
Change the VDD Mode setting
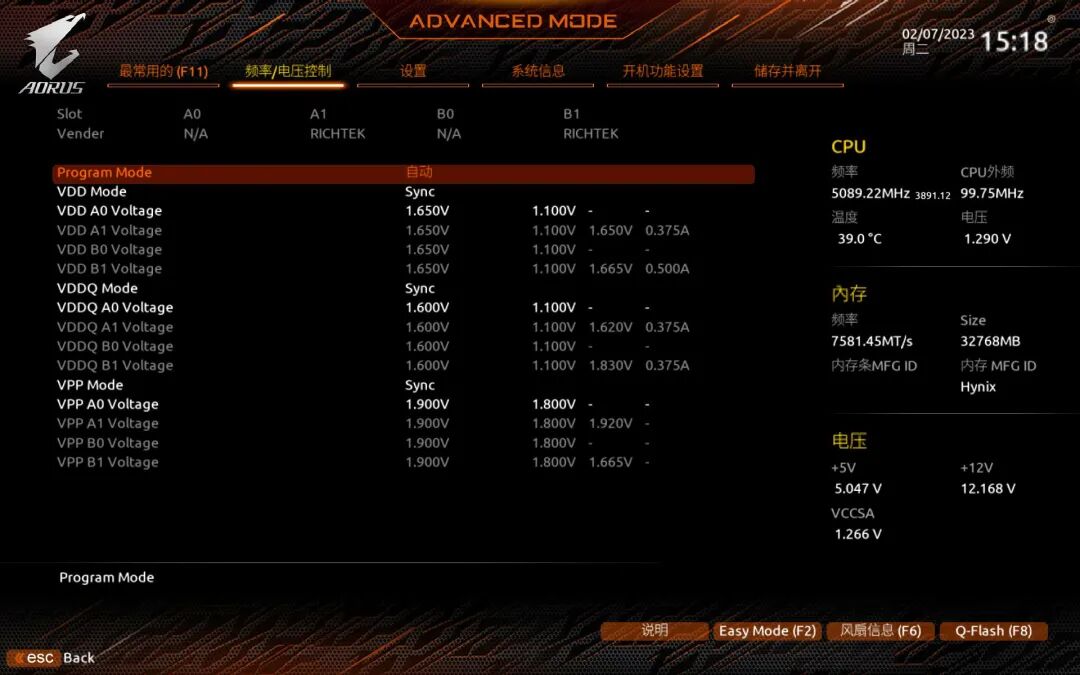(420, 192)
